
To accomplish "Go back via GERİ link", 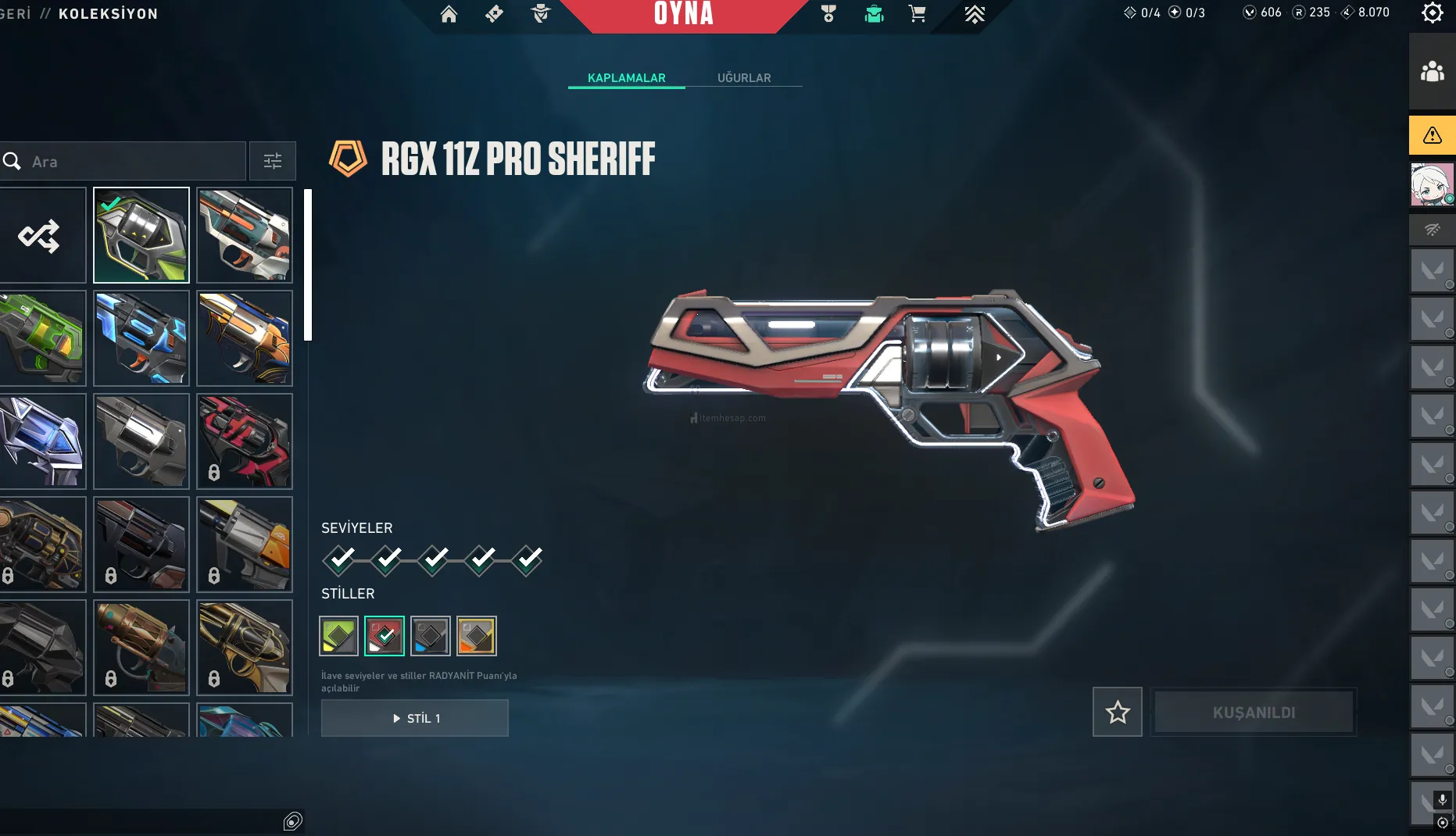I will [x=16, y=13].
